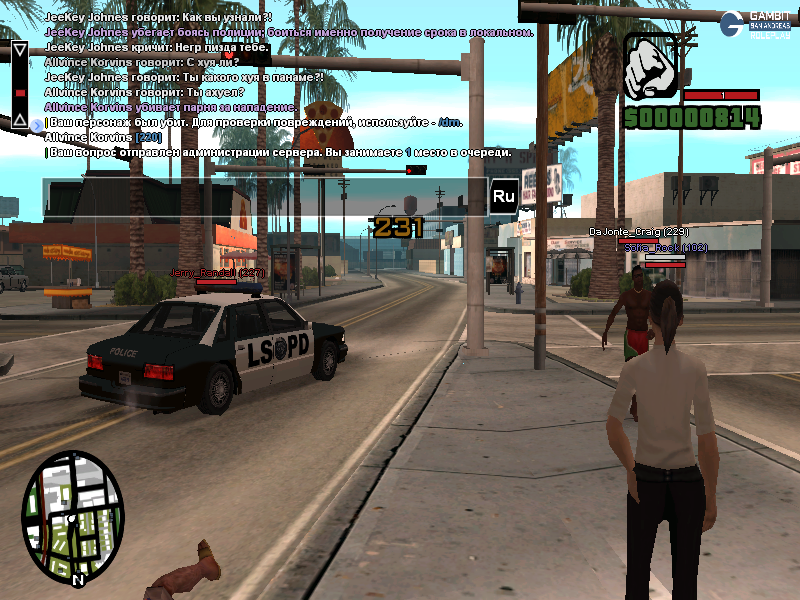Click the chat scrollbar's bottom arrow
This screenshot has height=600, width=800.
18,120
